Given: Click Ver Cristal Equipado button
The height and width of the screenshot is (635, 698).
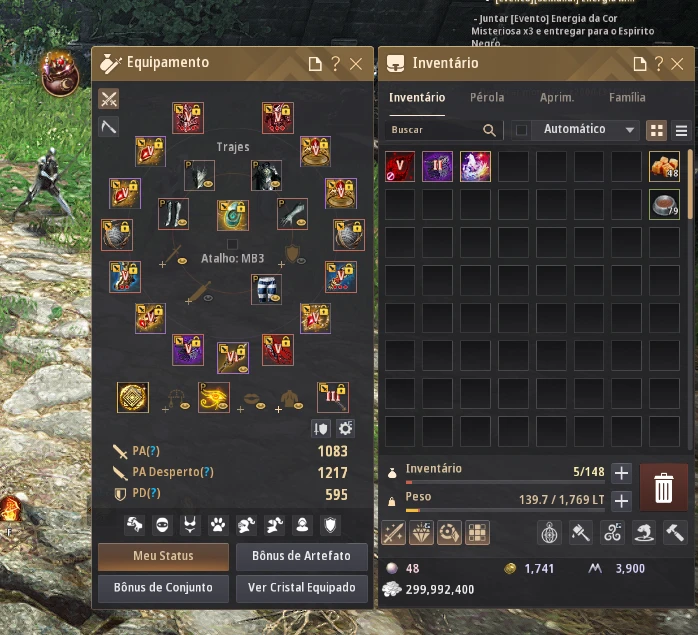Looking at the screenshot, I should click(301, 588).
